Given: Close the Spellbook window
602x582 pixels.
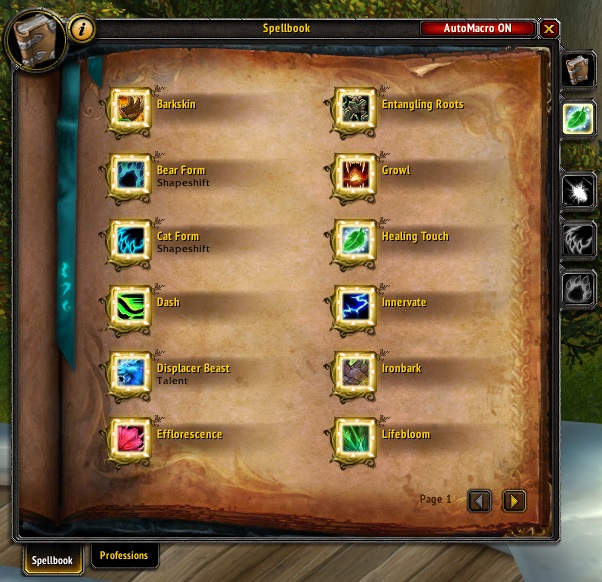Looking at the screenshot, I should tap(550, 29).
